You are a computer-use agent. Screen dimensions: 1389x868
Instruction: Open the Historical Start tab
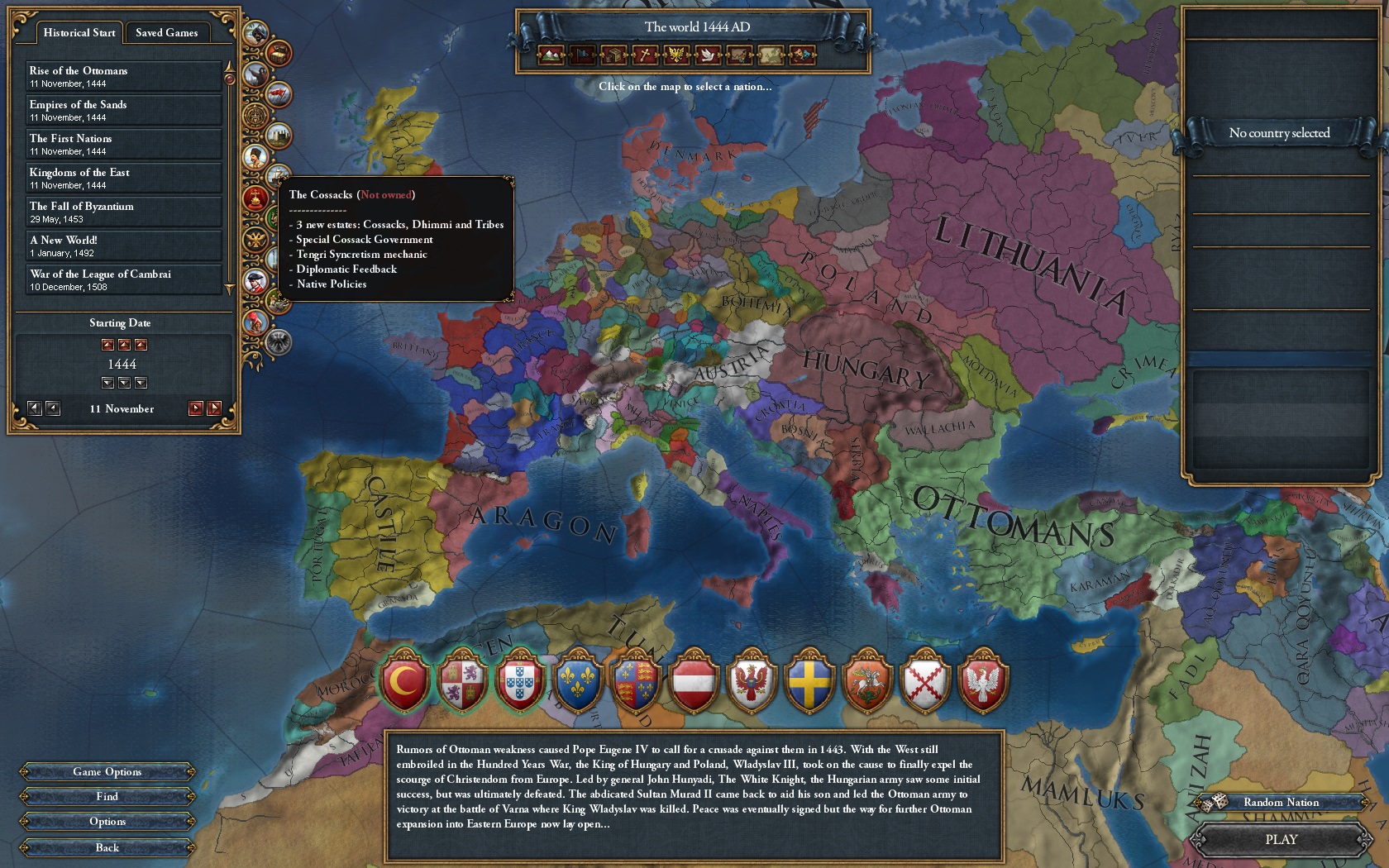pyautogui.click(x=78, y=32)
